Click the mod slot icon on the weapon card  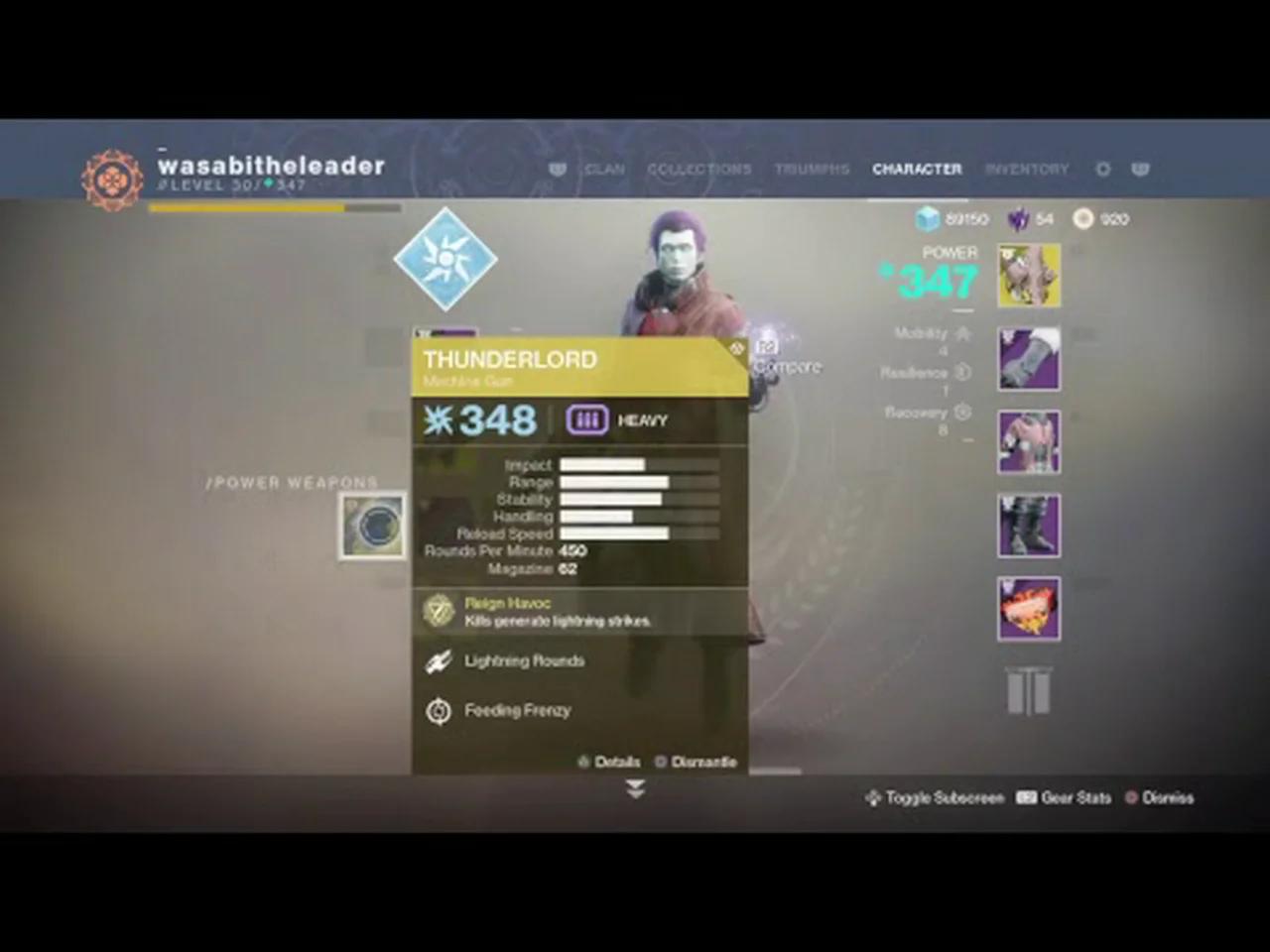pyautogui.click(x=737, y=348)
